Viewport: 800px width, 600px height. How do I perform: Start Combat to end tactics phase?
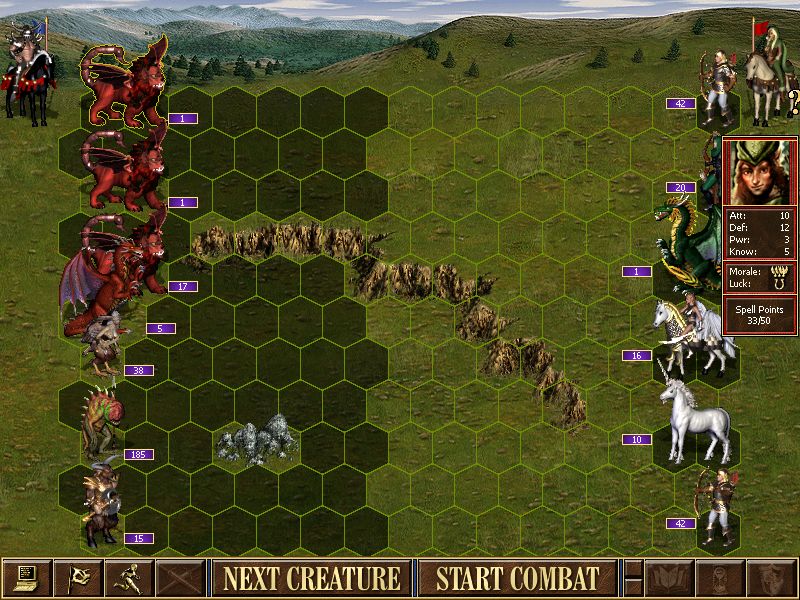click(x=517, y=578)
